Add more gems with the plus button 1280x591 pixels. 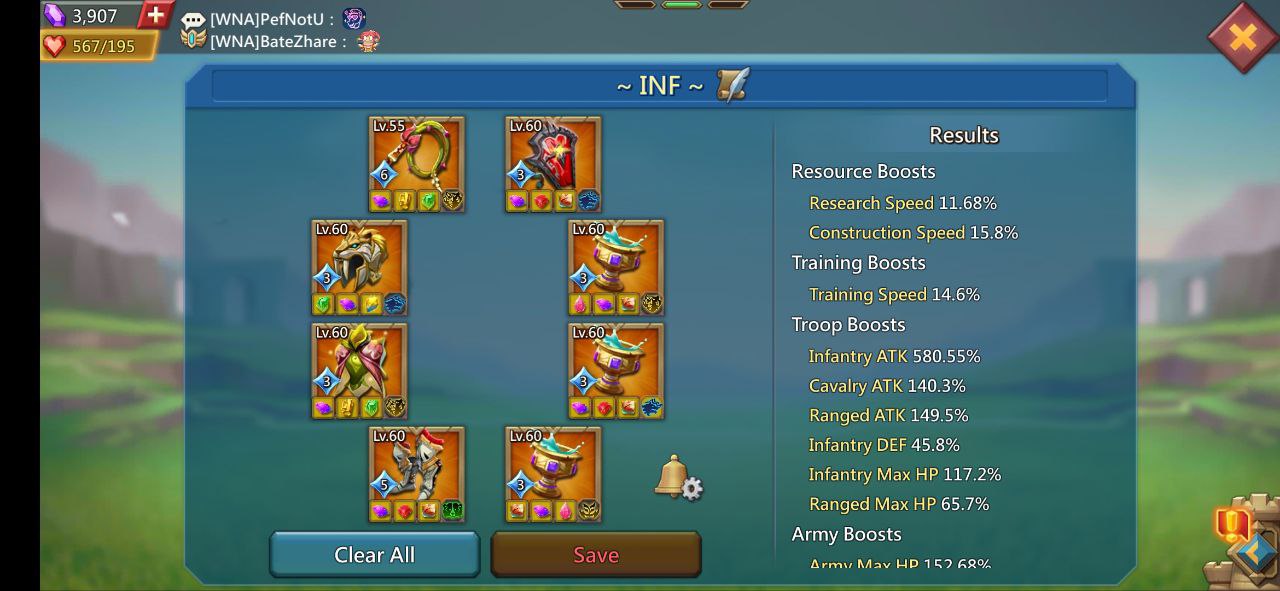pos(155,15)
